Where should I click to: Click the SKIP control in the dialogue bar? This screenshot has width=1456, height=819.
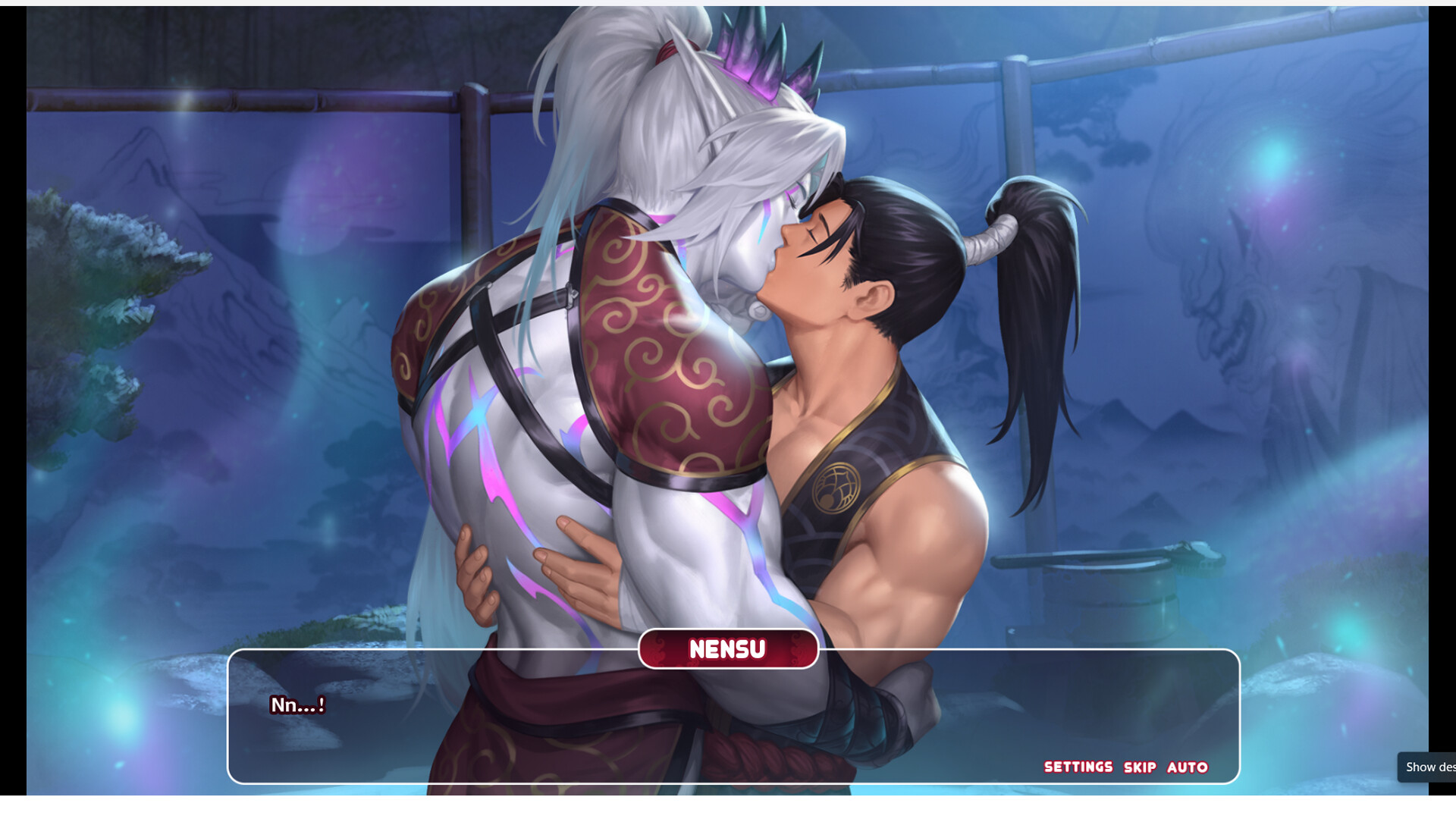point(1139,767)
